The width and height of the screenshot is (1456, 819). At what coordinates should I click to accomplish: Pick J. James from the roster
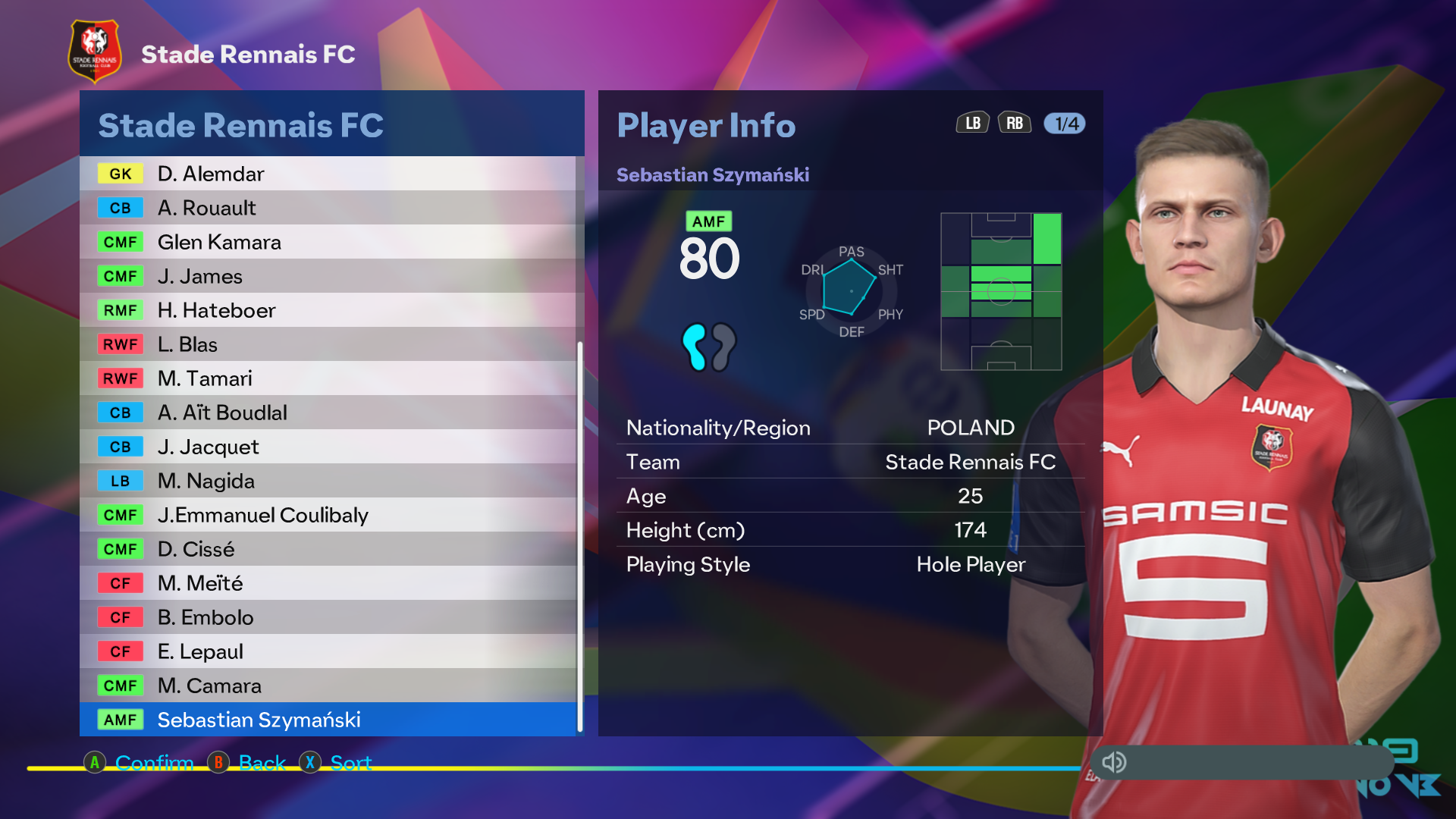pos(328,276)
